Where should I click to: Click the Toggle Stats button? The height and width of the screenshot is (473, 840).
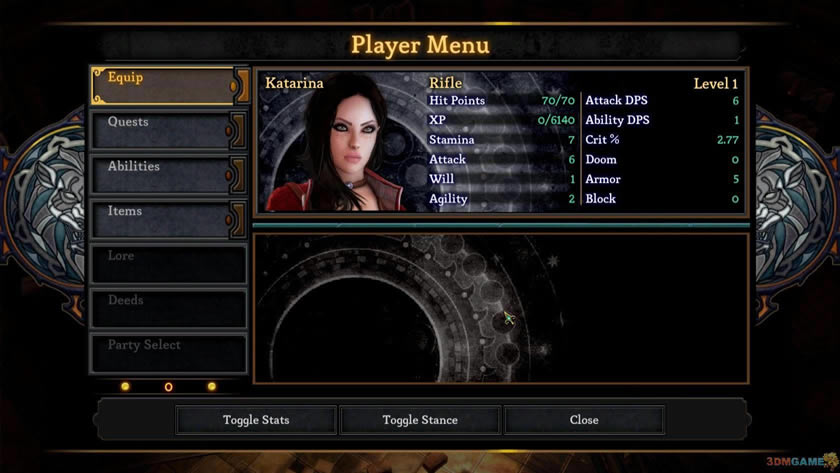pos(256,420)
